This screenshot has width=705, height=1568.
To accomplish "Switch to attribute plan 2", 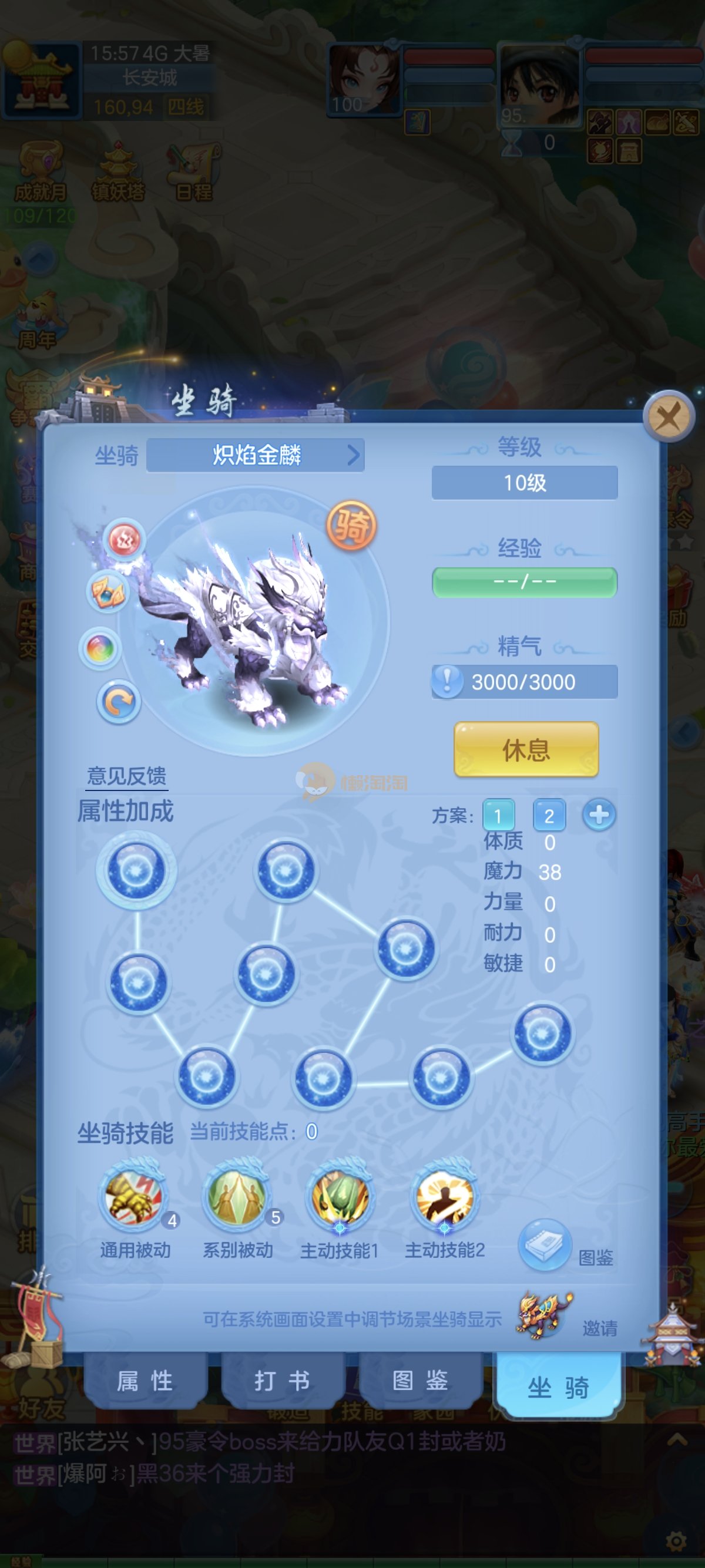I will tap(549, 815).
